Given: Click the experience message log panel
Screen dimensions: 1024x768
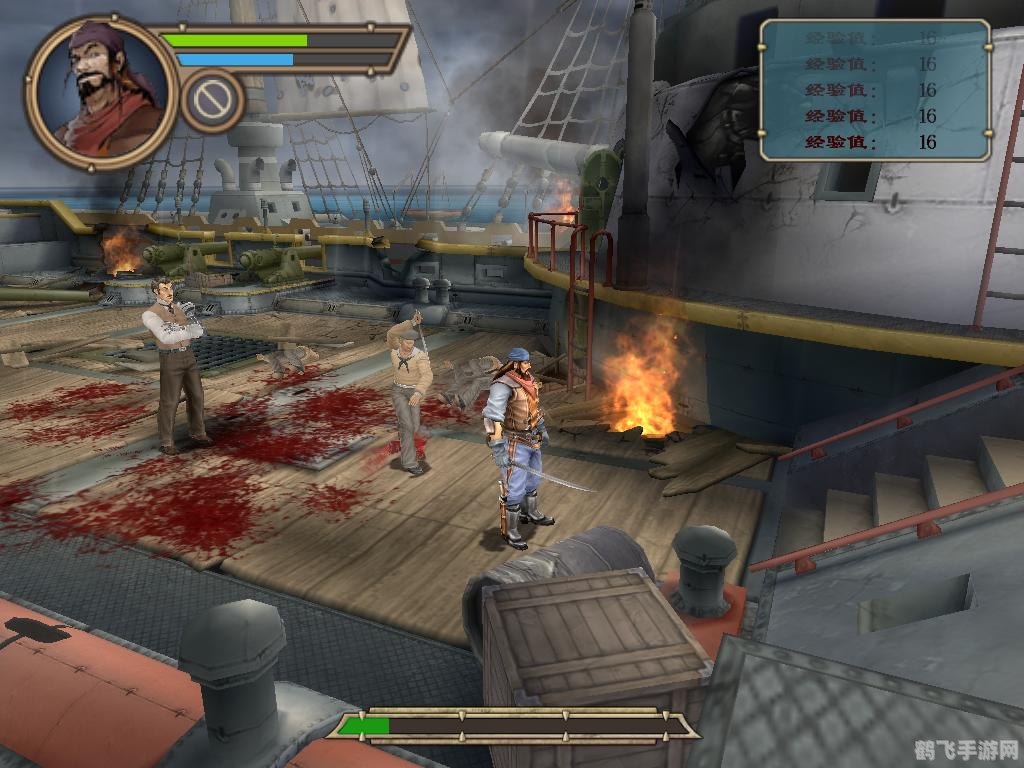Looking at the screenshot, I should click(x=875, y=91).
